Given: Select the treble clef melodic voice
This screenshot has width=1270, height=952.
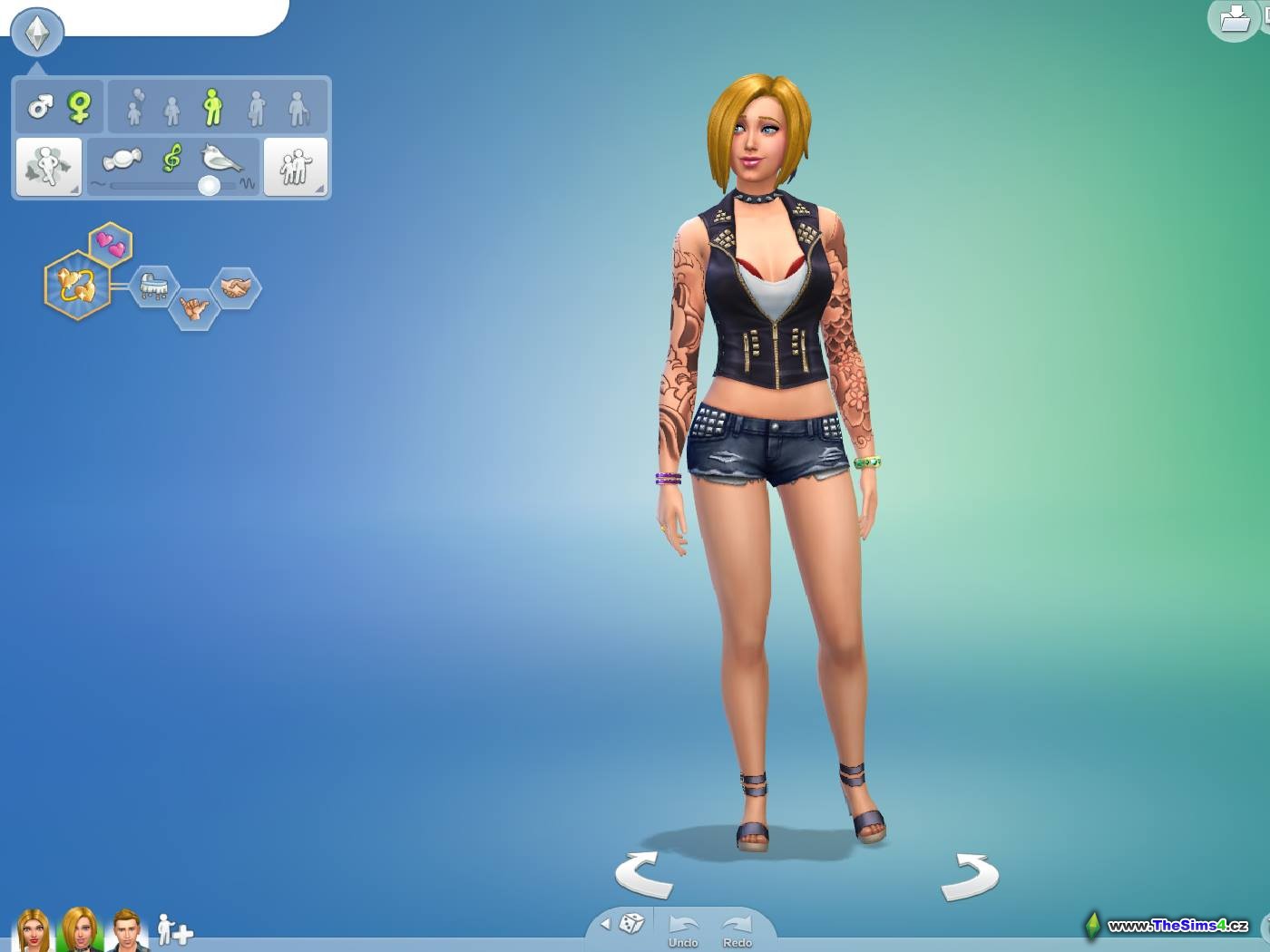Looking at the screenshot, I should [x=171, y=159].
